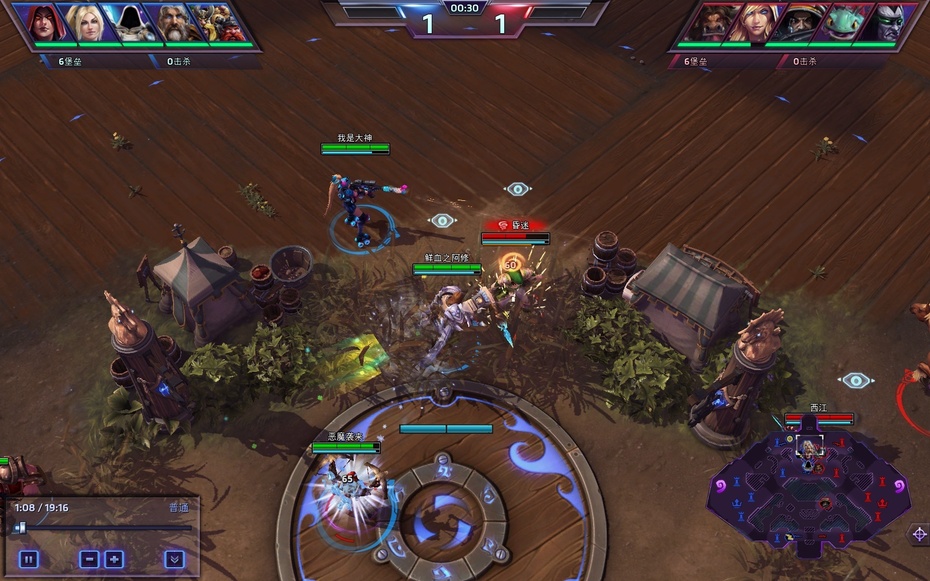
Task: Select the red-hooded Valla portrait on blue team
Action: coord(45,23)
